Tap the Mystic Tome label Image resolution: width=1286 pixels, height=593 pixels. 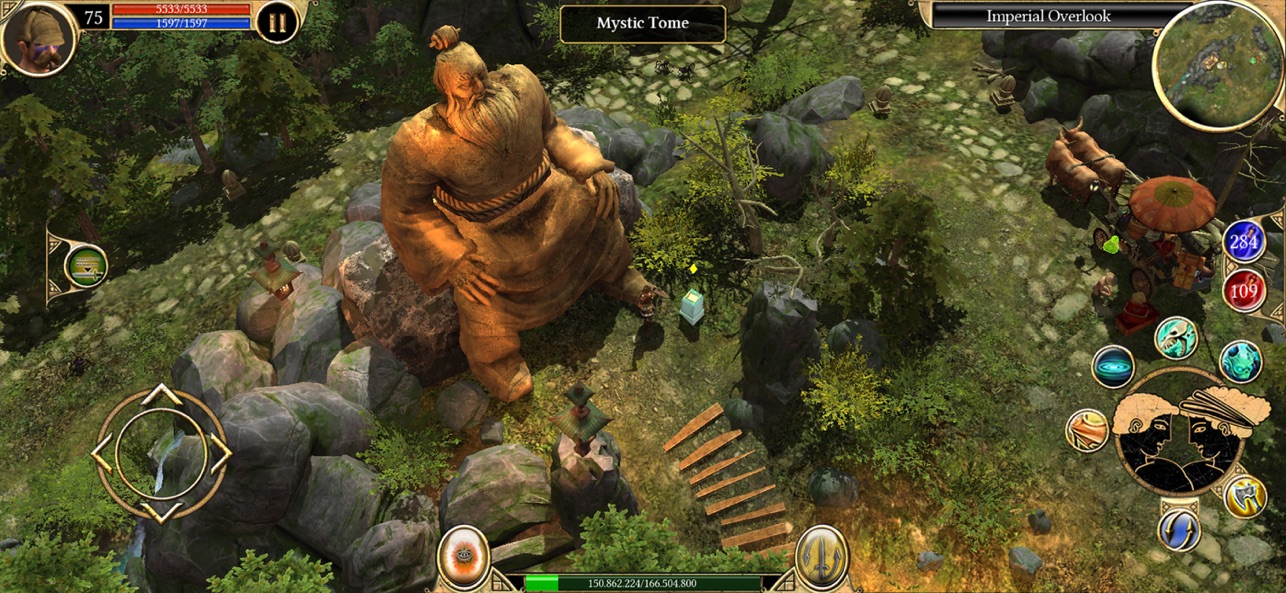(642, 23)
